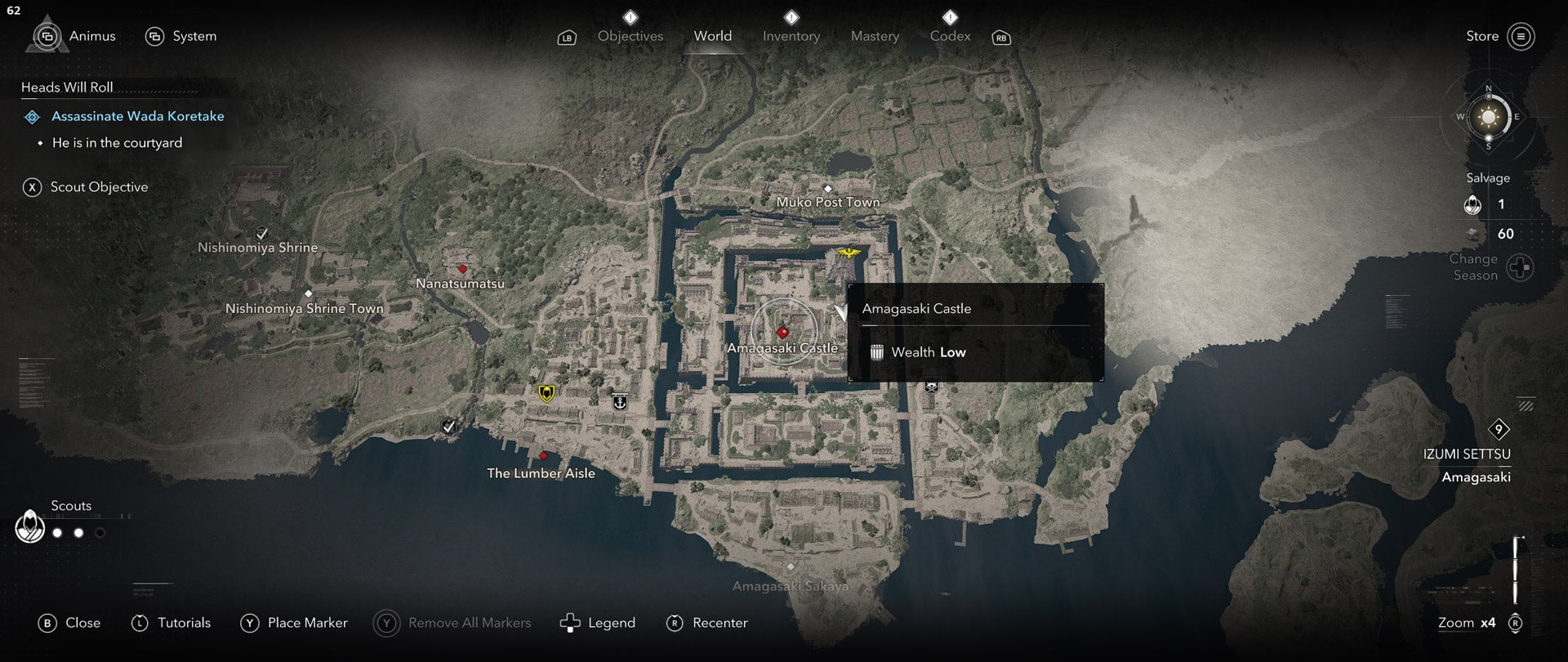The image size is (1568, 662).
Task: Click the red marker at Nanatsumatsu
Action: tap(462, 268)
